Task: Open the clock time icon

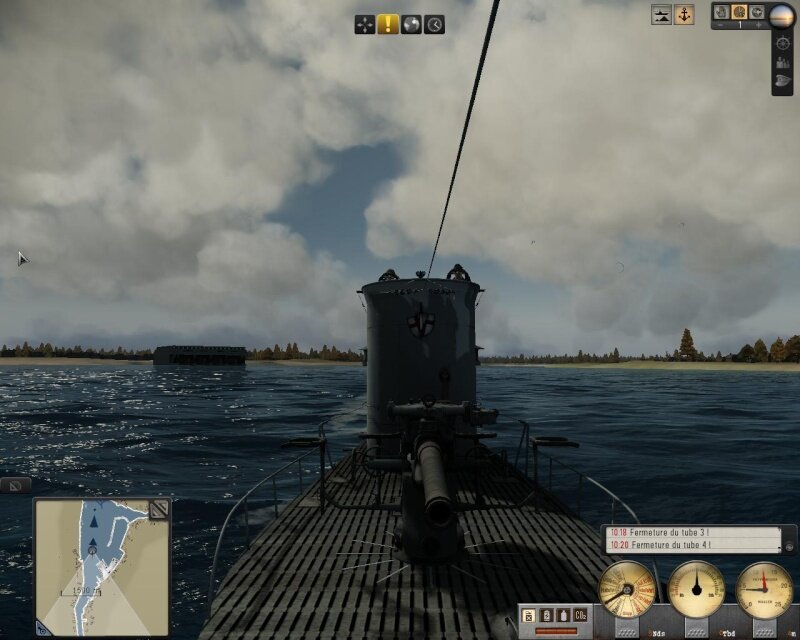Action: tap(434, 24)
